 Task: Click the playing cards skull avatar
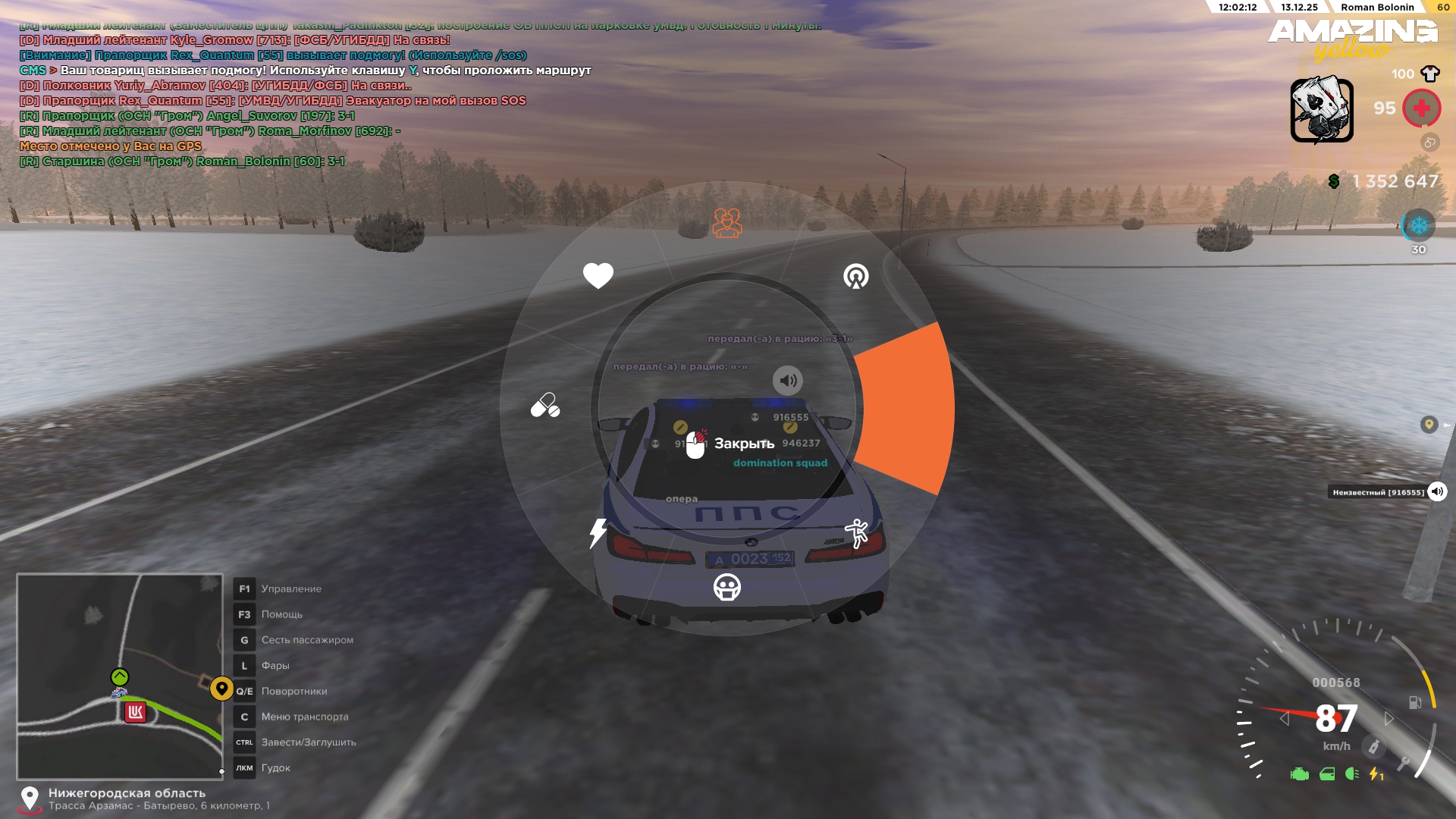pyautogui.click(x=1322, y=110)
